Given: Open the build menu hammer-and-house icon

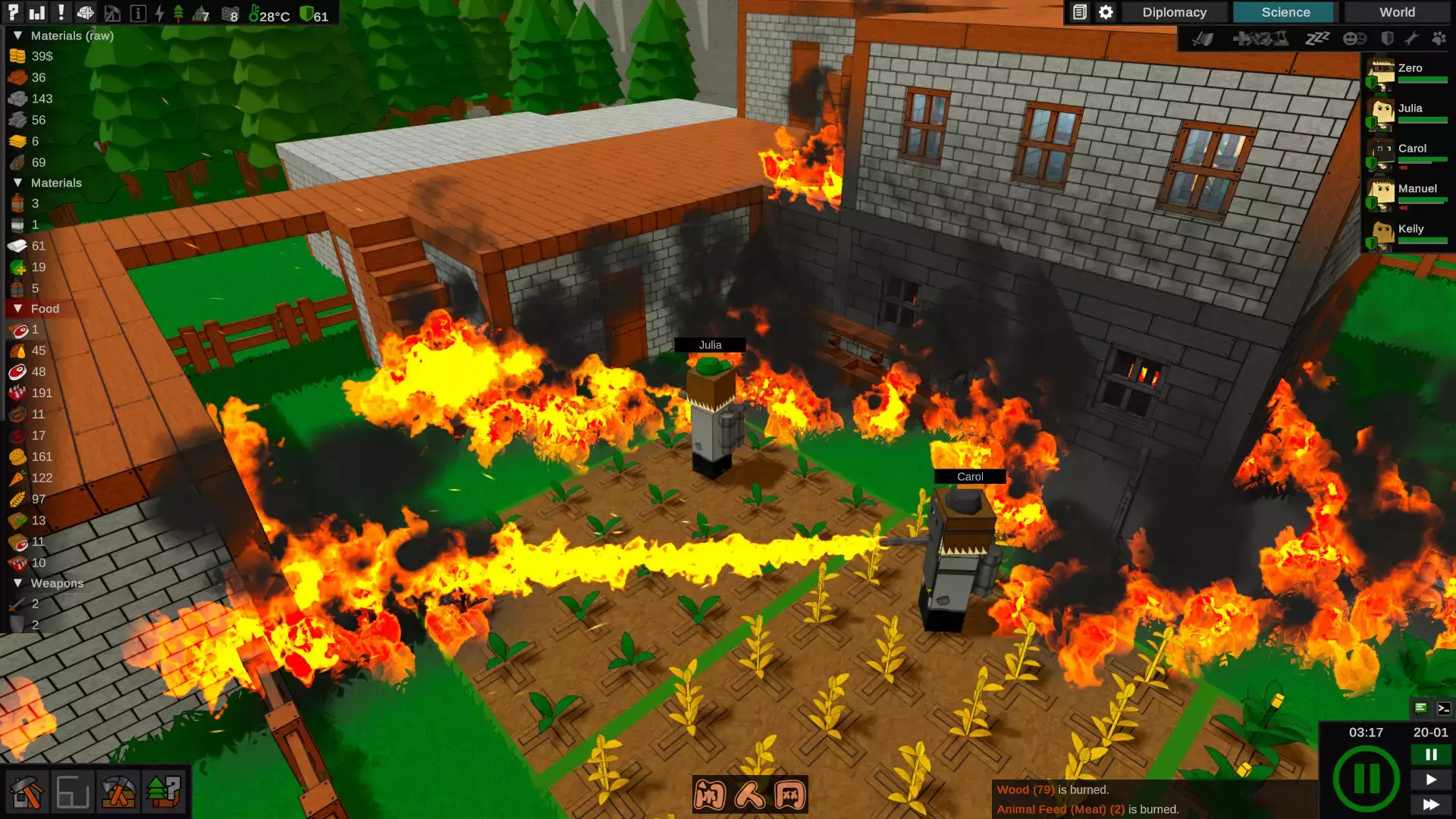Looking at the screenshot, I should (x=27, y=792).
